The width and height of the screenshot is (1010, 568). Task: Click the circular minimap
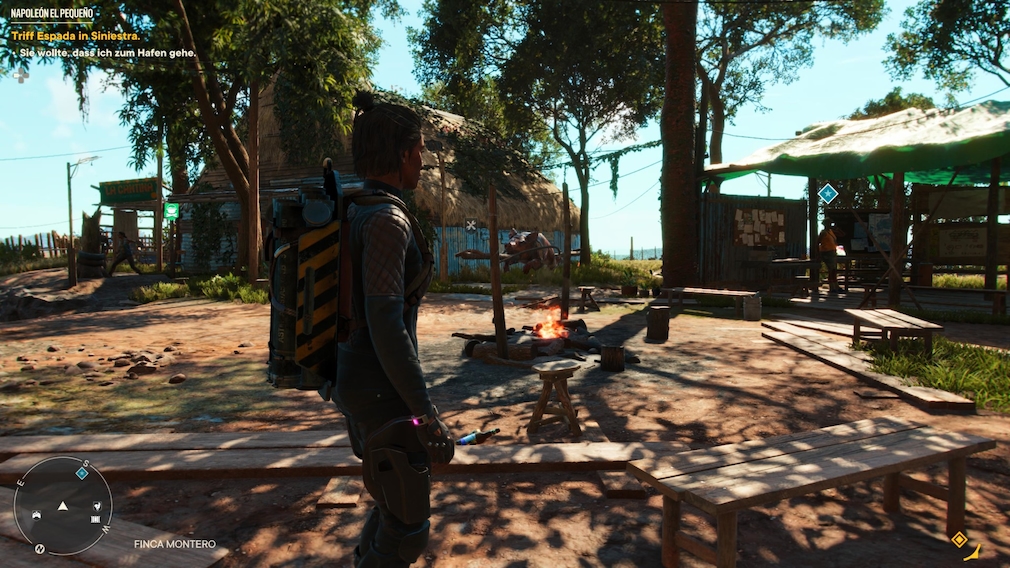63,506
